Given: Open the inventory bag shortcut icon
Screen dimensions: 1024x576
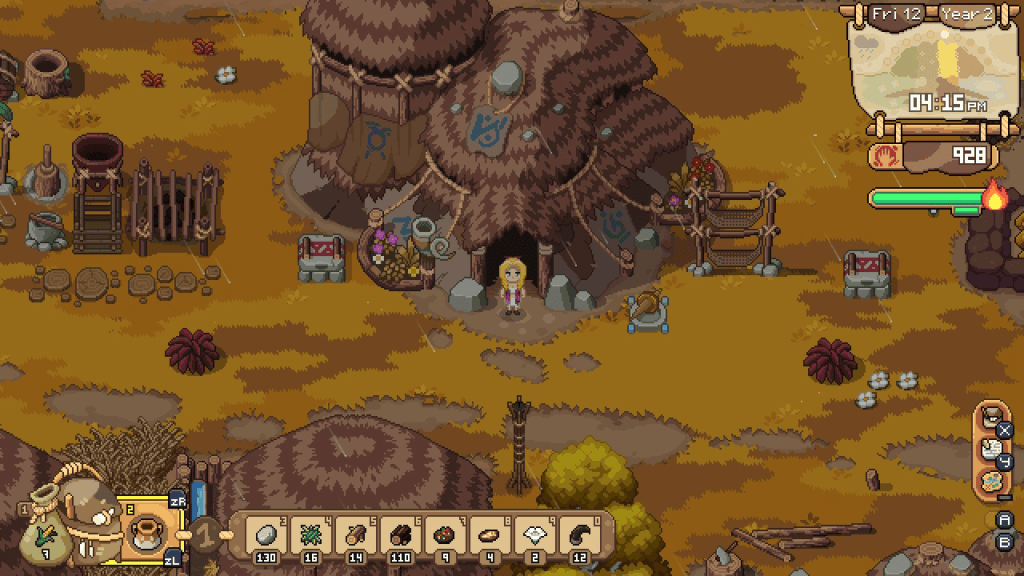Looking at the screenshot, I should point(990,418).
